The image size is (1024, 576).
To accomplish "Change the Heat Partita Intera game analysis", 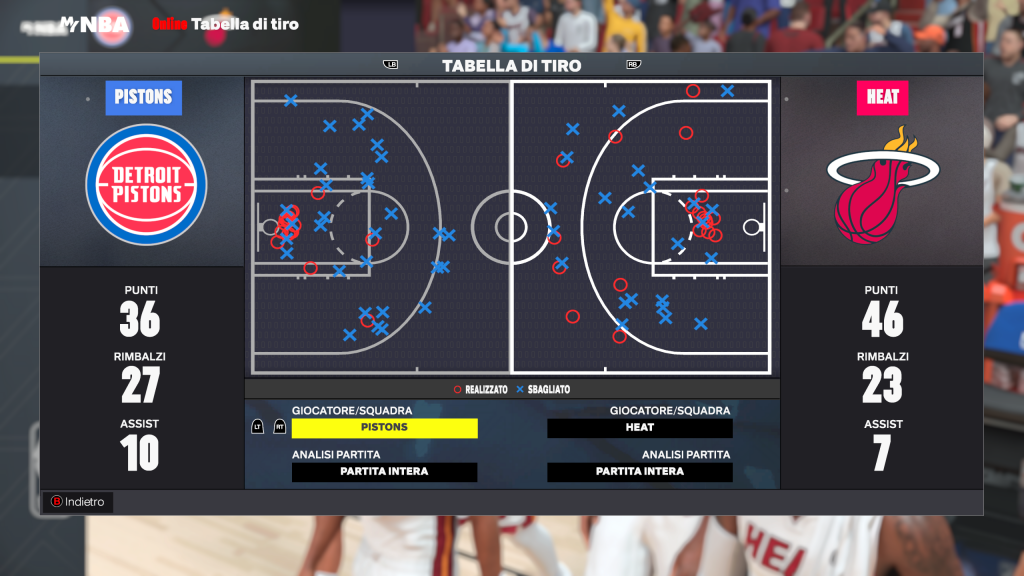I will pos(640,472).
